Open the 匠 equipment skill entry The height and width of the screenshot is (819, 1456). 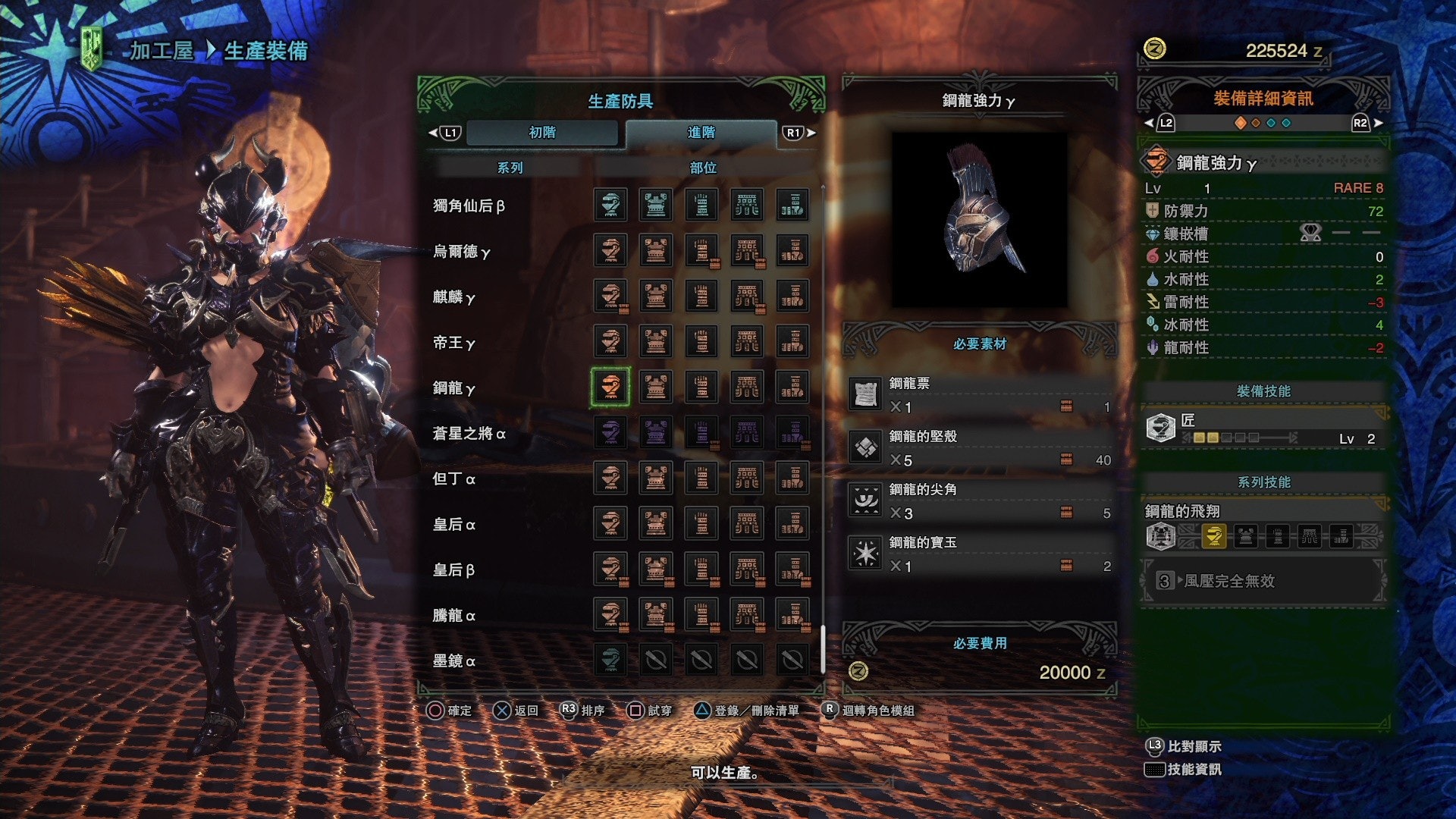(x=1263, y=428)
